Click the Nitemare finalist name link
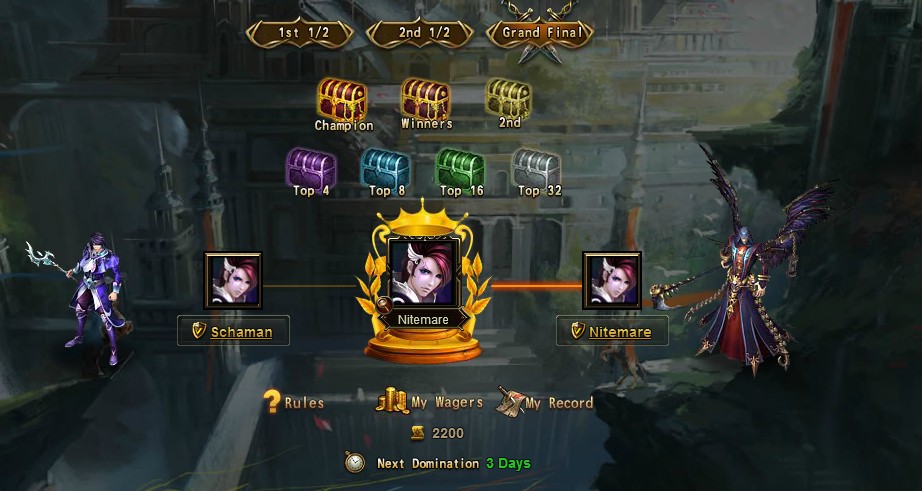This screenshot has height=491, width=922. [619, 332]
